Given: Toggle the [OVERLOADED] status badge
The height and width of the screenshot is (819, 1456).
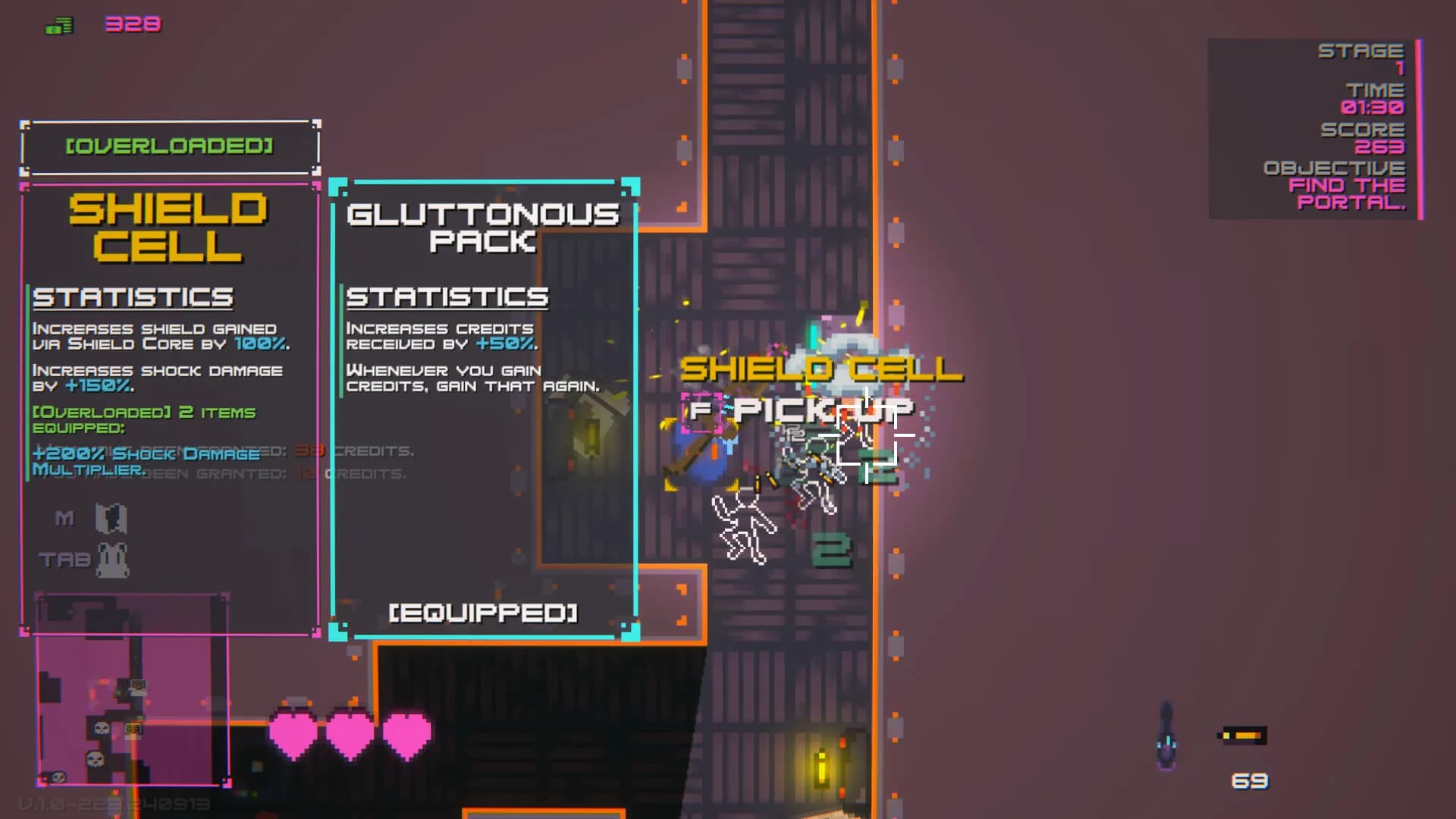Looking at the screenshot, I should click(169, 146).
